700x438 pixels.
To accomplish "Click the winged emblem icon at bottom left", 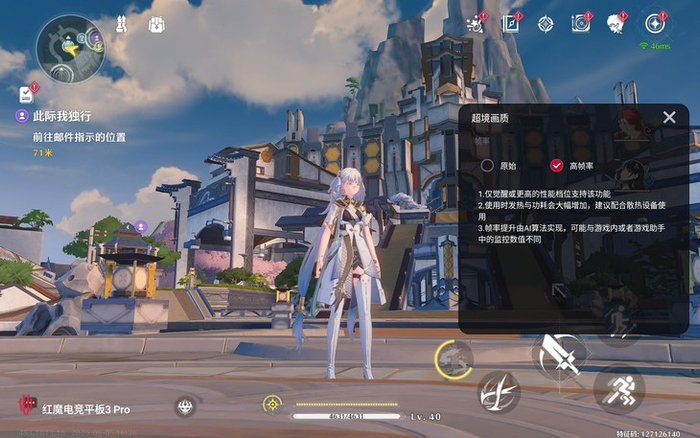I will 184,406.
